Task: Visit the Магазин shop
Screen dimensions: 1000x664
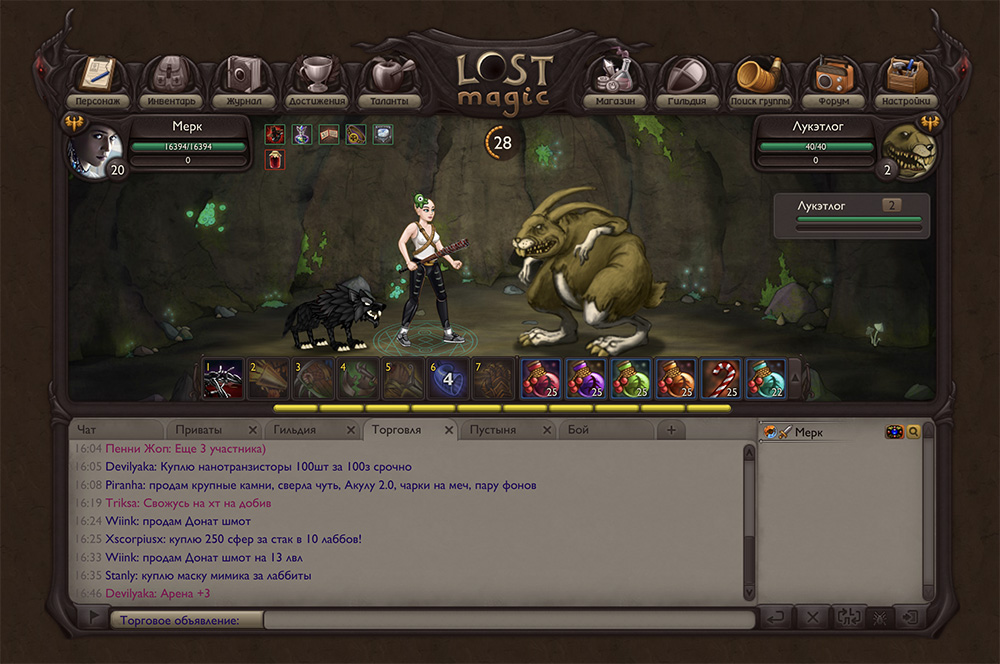Action: click(613, 80)
